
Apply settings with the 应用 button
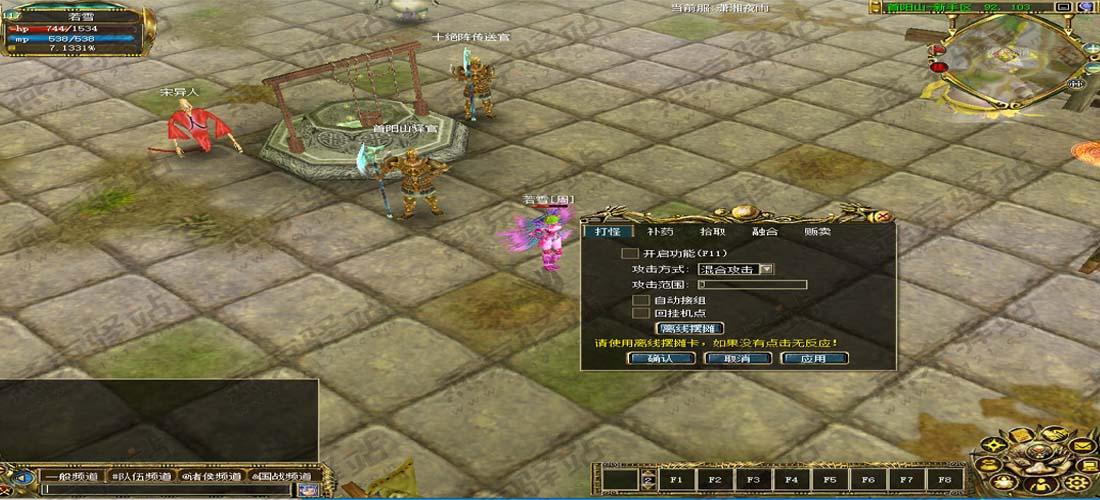coord(814,358)
